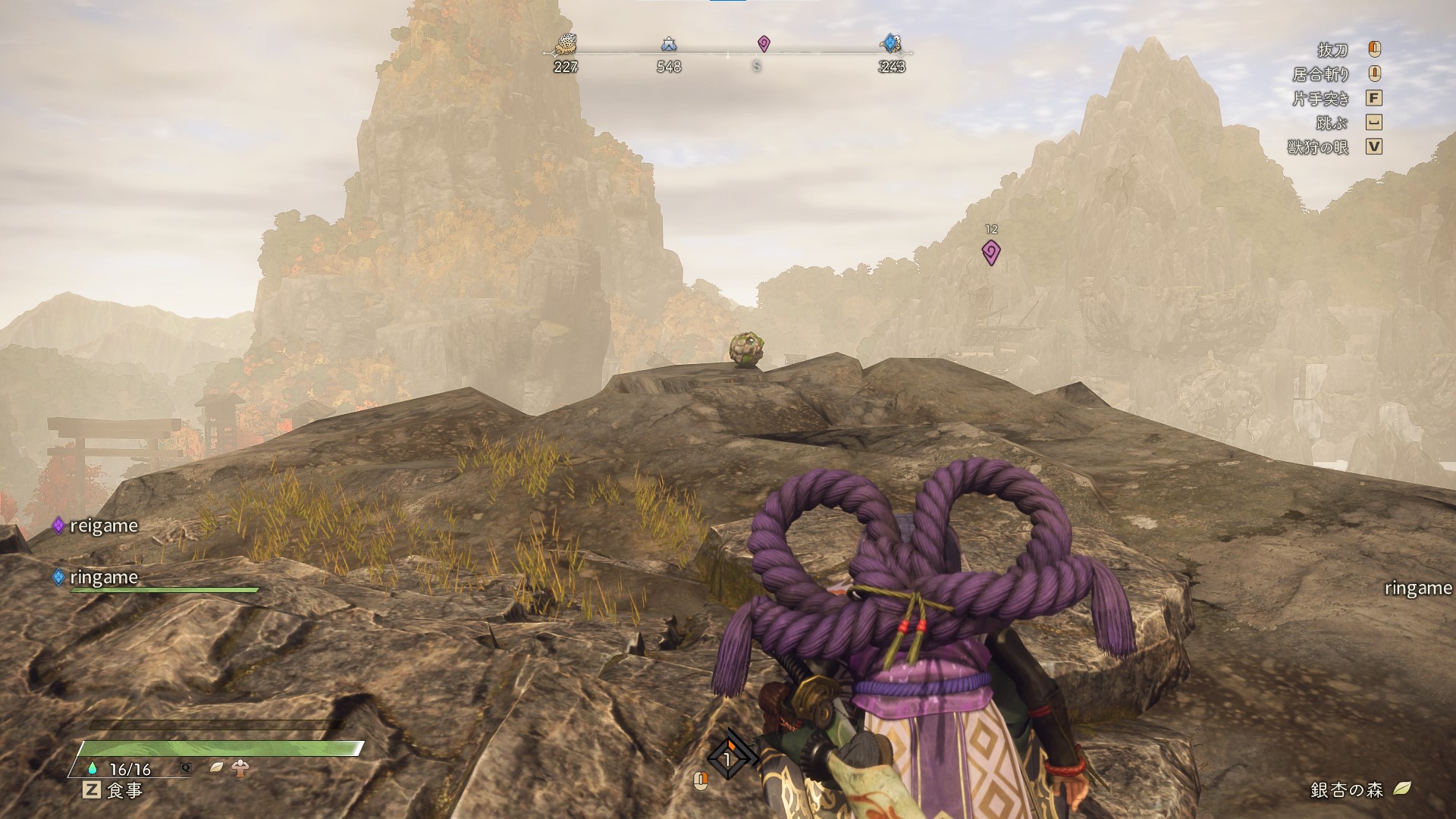This screenshot has width=1456, height=819.
Task: Select the blue diamond bird compass marker
Action: [891, 43]
